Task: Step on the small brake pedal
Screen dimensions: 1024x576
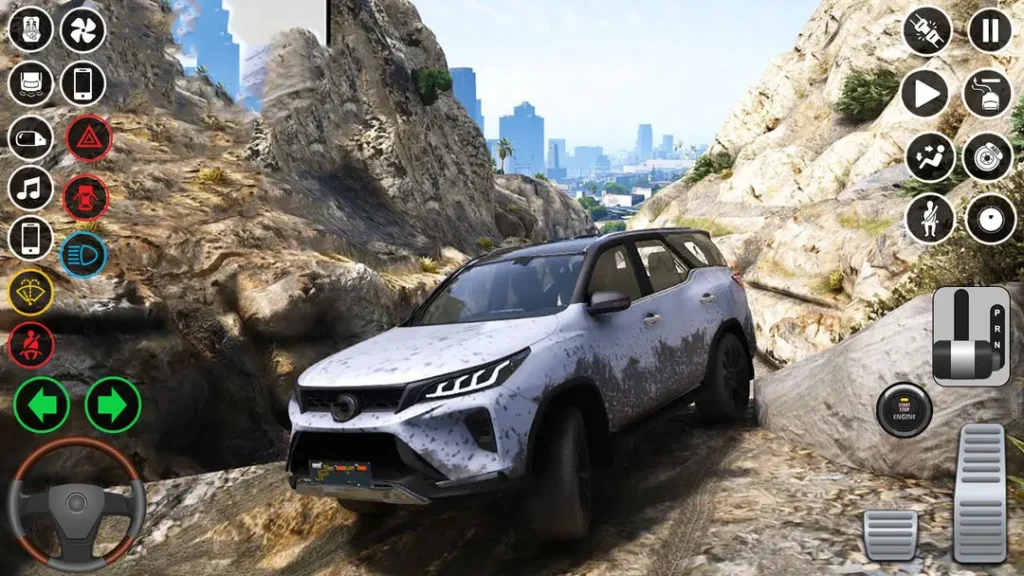Action: pos(890,535)
